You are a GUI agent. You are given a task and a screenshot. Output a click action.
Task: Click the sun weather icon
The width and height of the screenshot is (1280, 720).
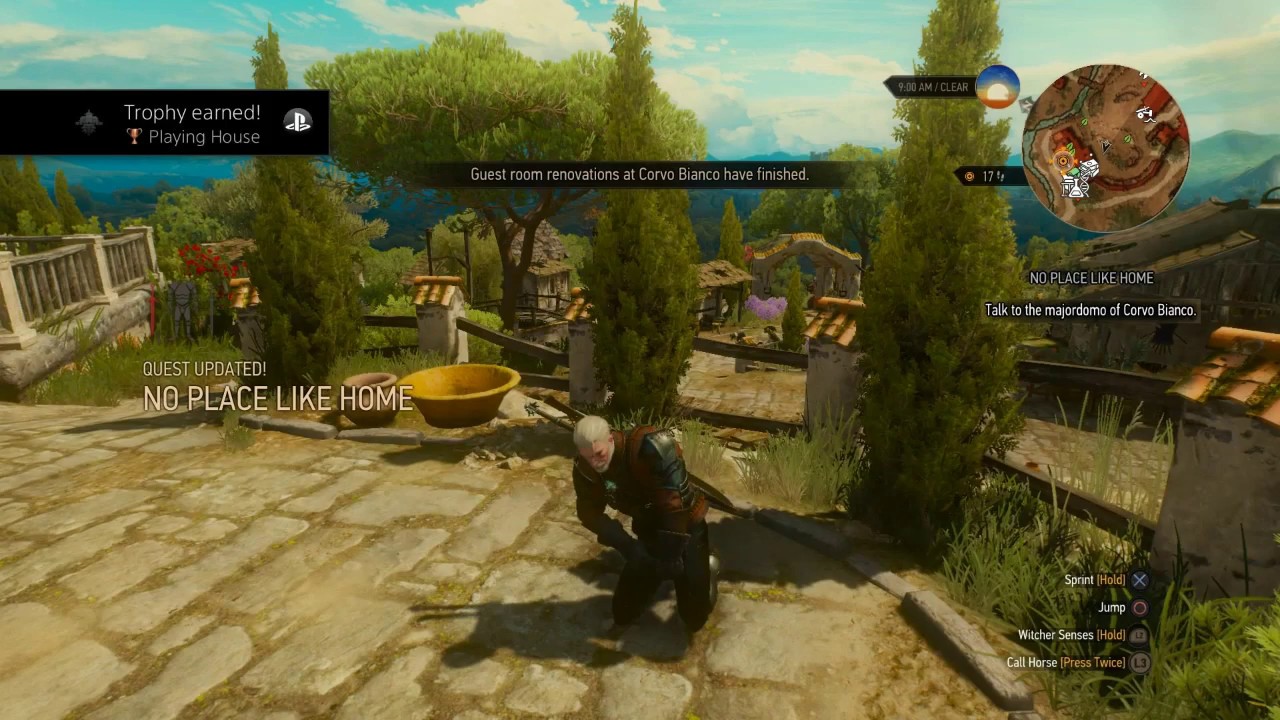tap(997, 88)
